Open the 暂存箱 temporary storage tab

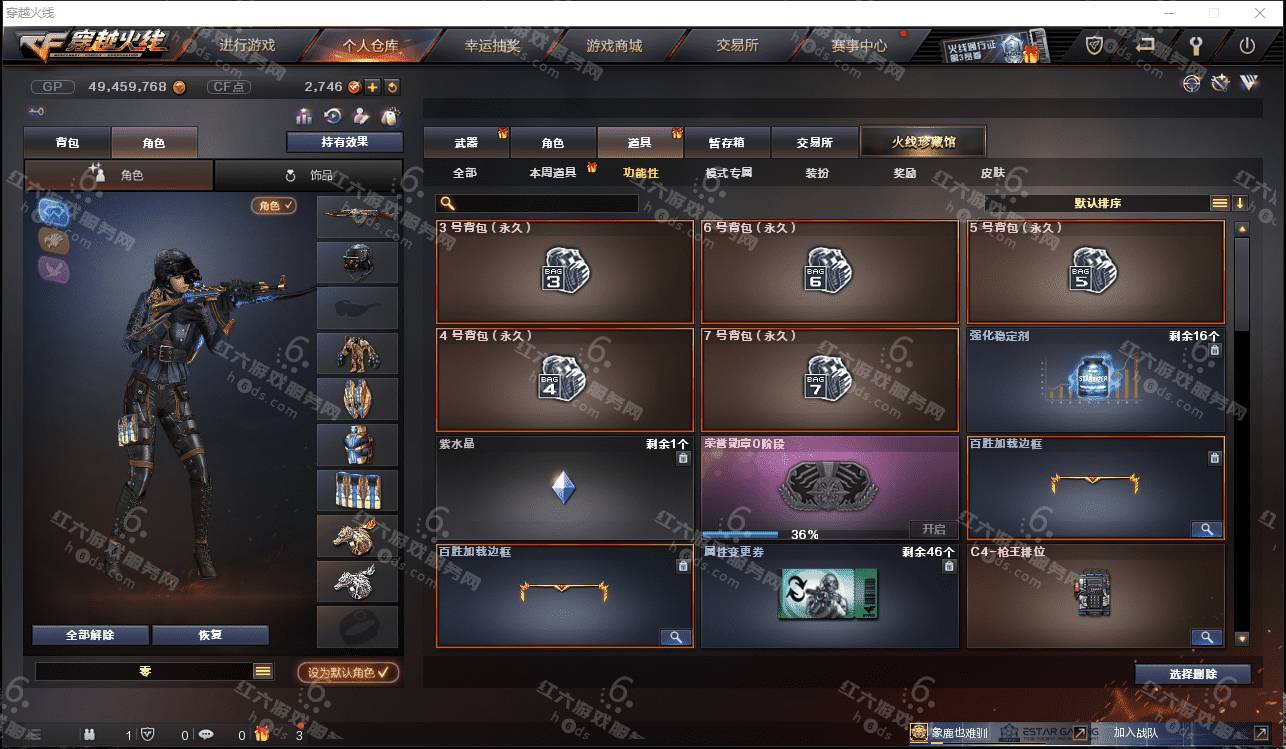click(x=726, y=143)
